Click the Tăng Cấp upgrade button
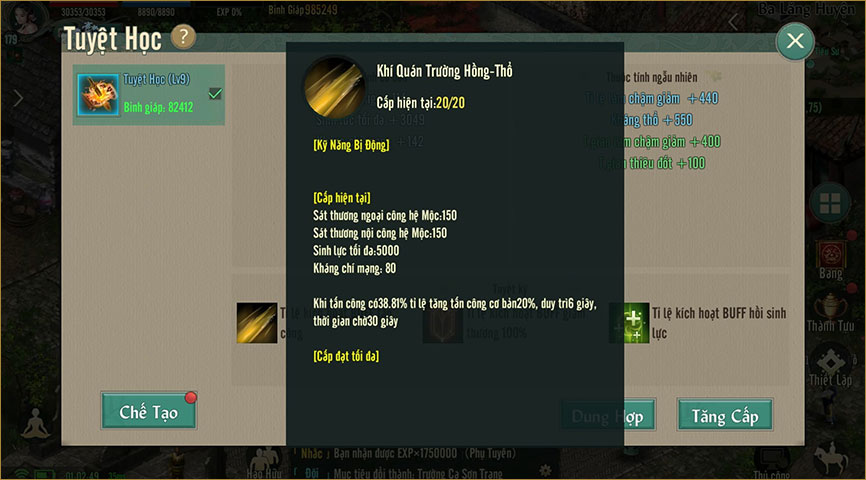Viewport: 866px width, 480px height. (724, 415)
